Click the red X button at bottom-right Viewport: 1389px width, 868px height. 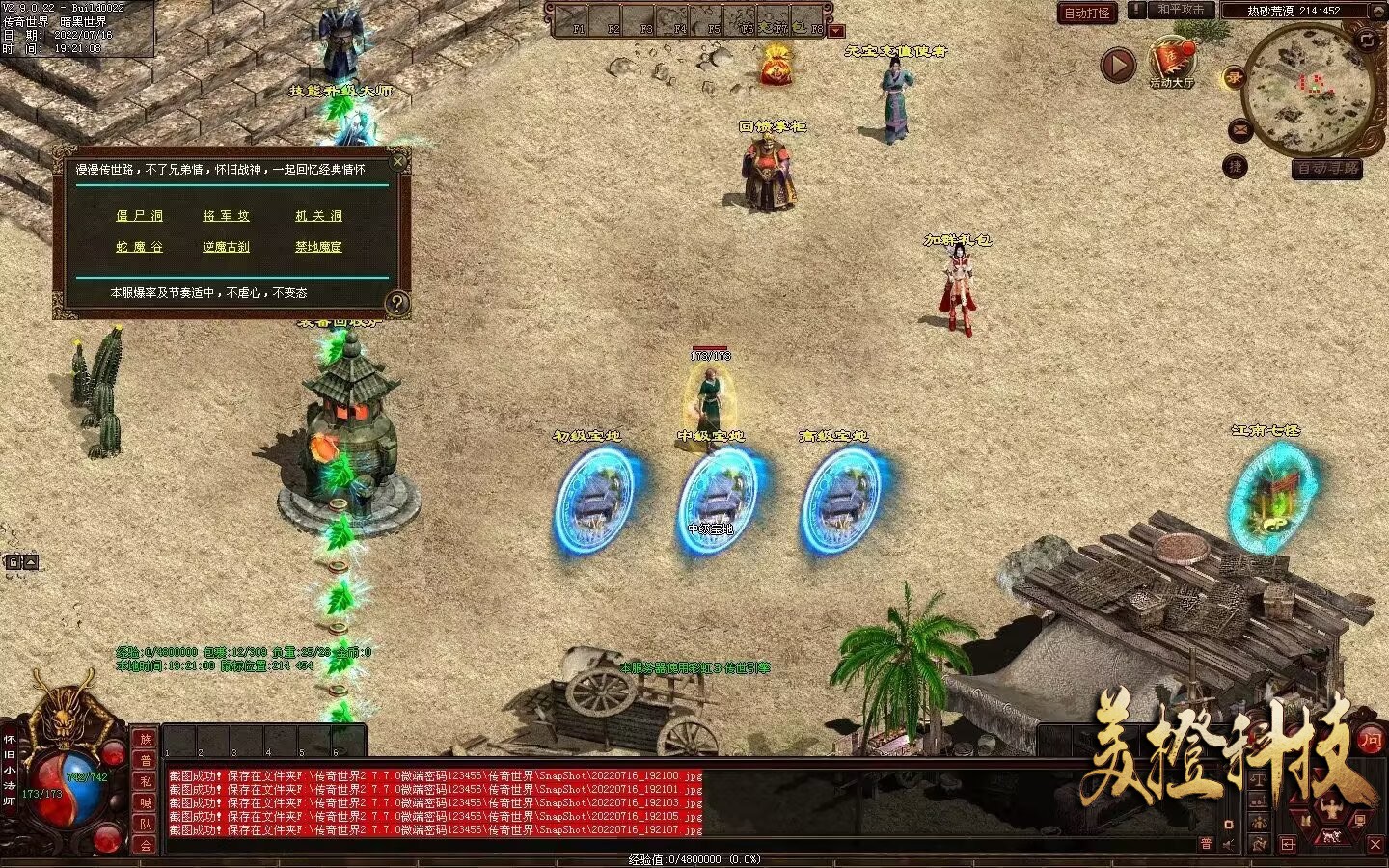(1375, 845)
